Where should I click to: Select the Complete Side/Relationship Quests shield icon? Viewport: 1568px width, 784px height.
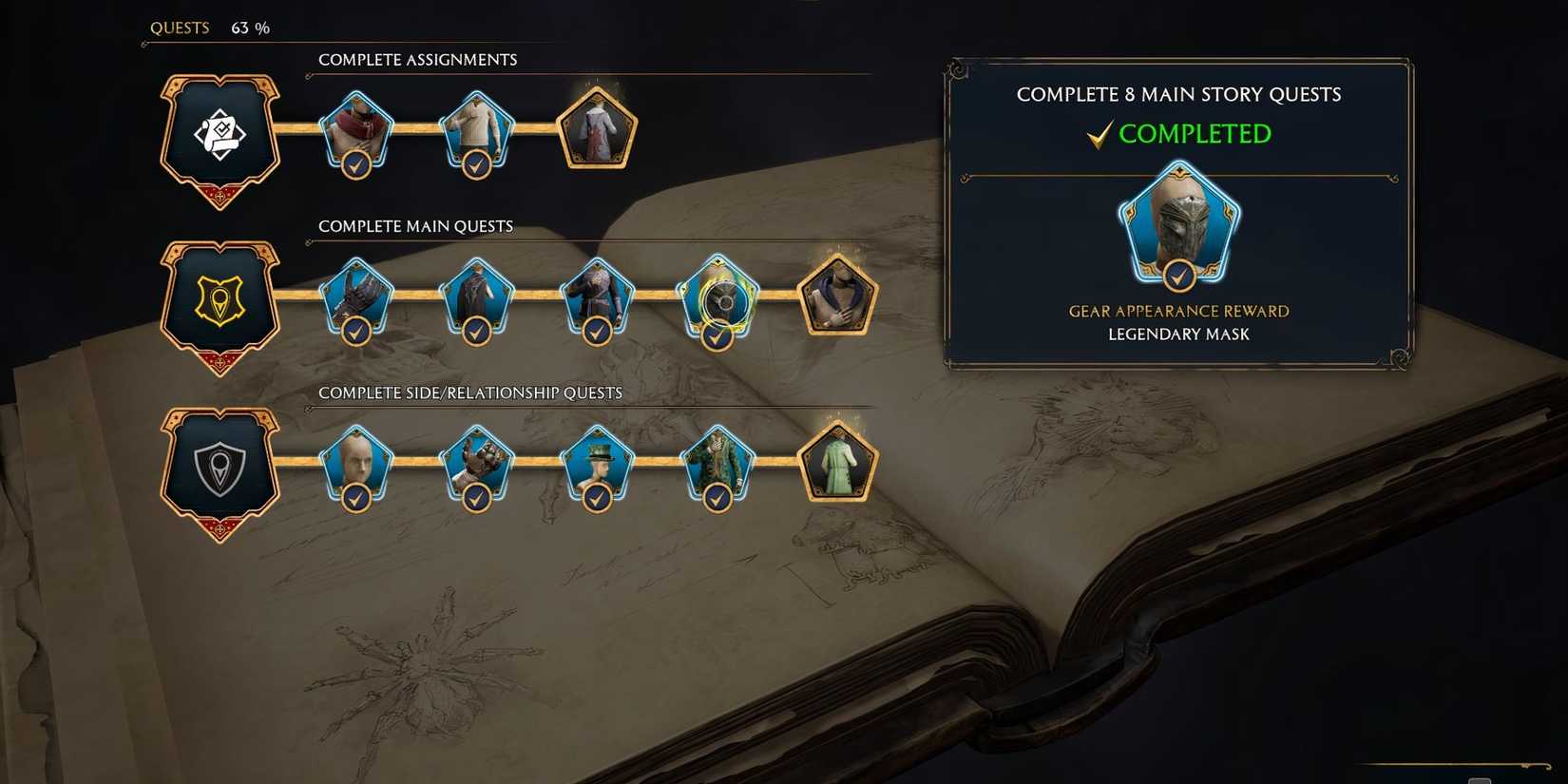tap(219, 468)
